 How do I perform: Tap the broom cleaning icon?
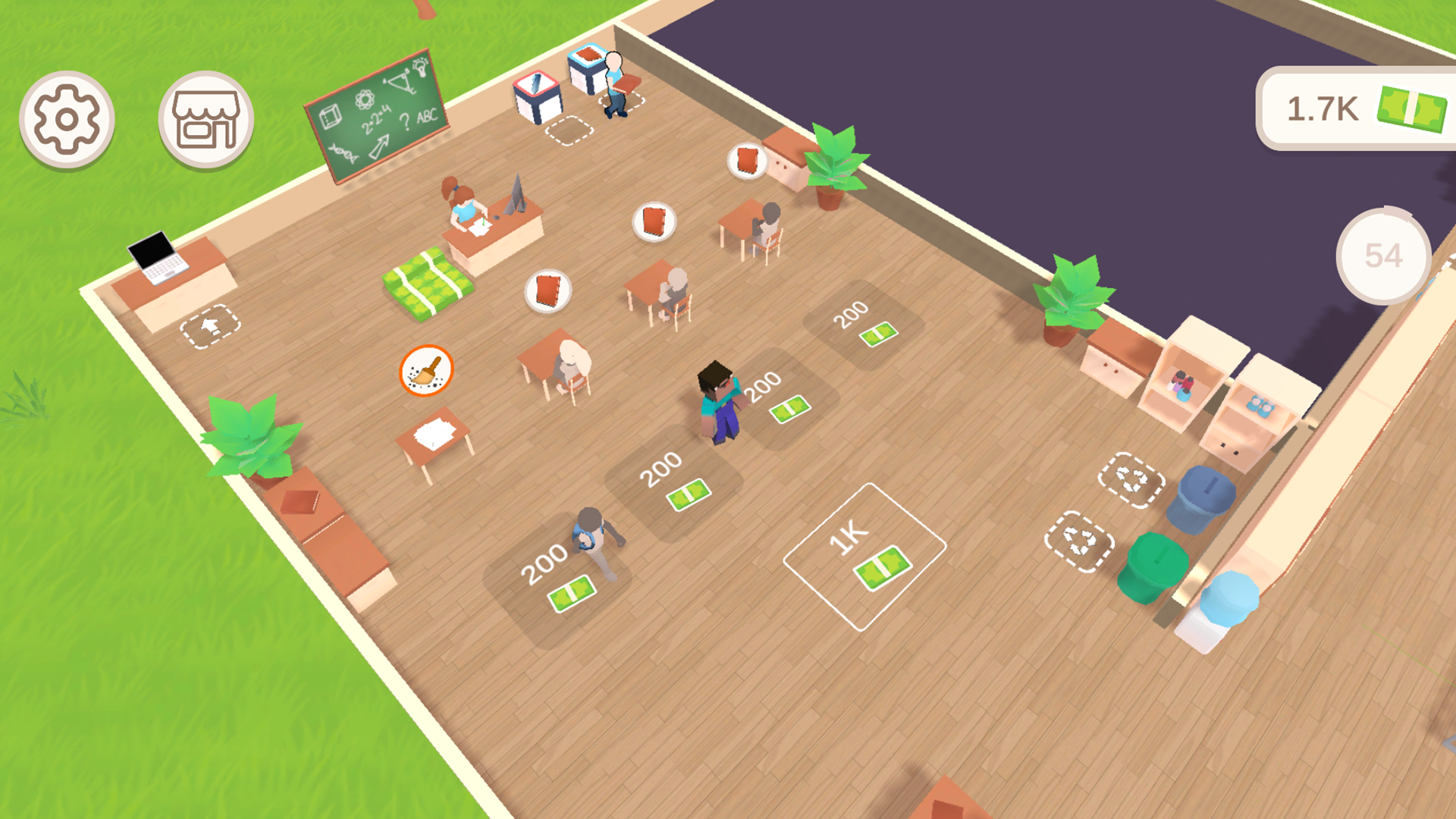(x=426, y=369)
